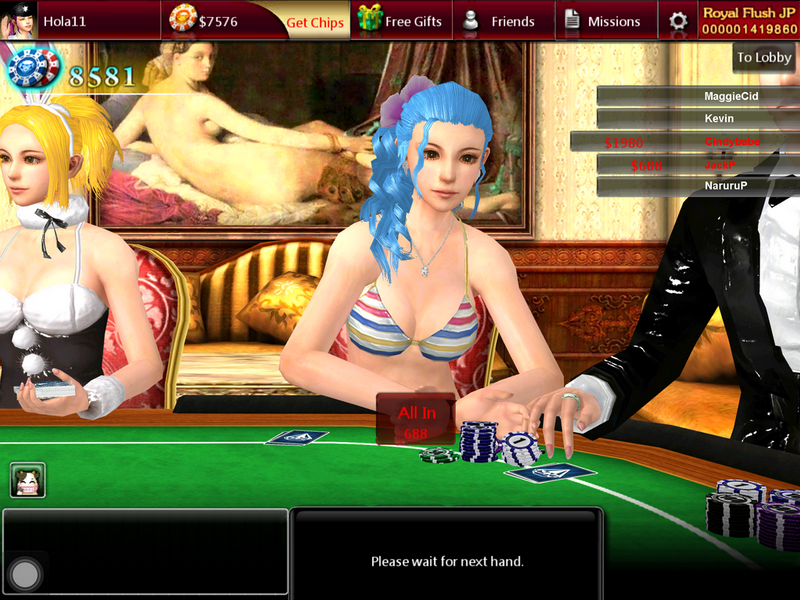800x600 pixels.
Task: Open the emoticon face button
Action: click(26, 480)
